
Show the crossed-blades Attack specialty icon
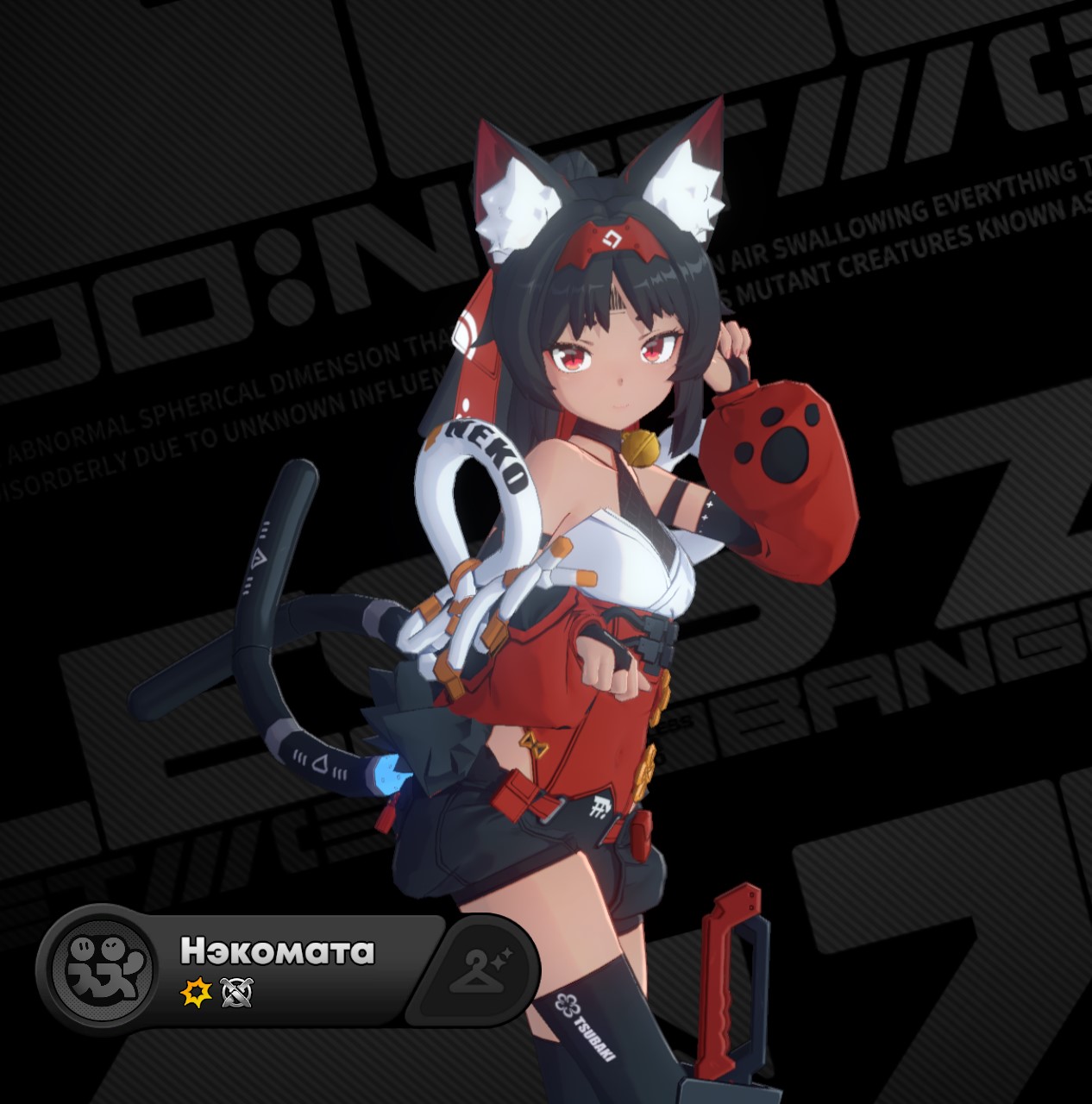236,994
